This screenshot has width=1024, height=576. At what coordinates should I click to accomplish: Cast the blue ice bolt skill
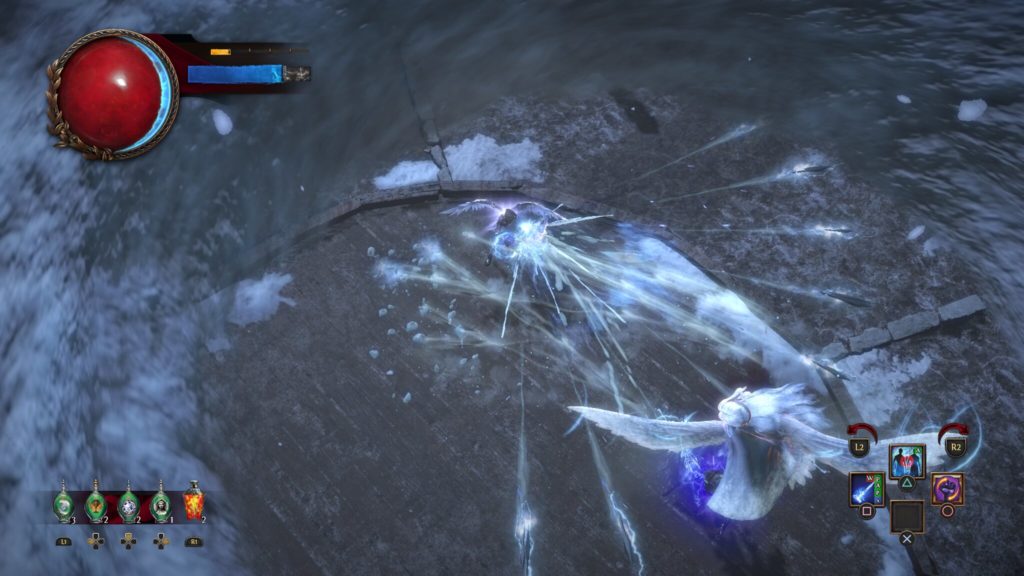pos(866,489)
